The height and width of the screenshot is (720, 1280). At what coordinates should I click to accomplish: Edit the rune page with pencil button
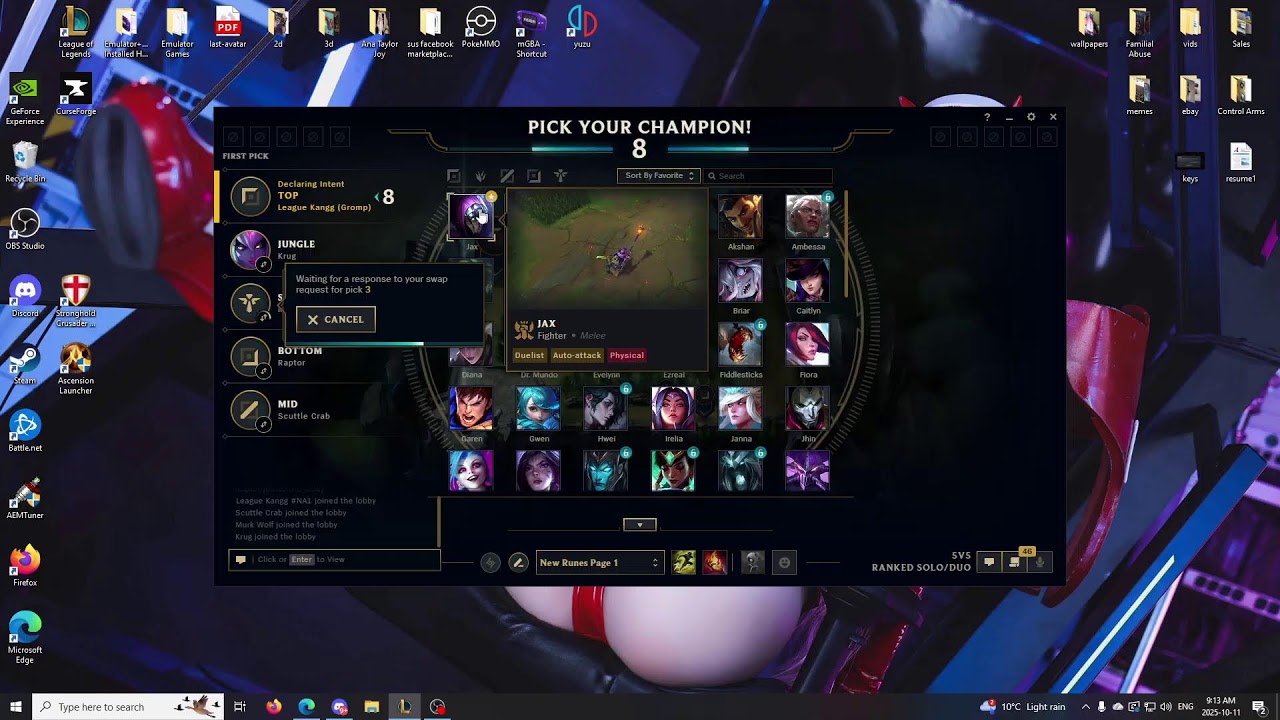point(518,563)
